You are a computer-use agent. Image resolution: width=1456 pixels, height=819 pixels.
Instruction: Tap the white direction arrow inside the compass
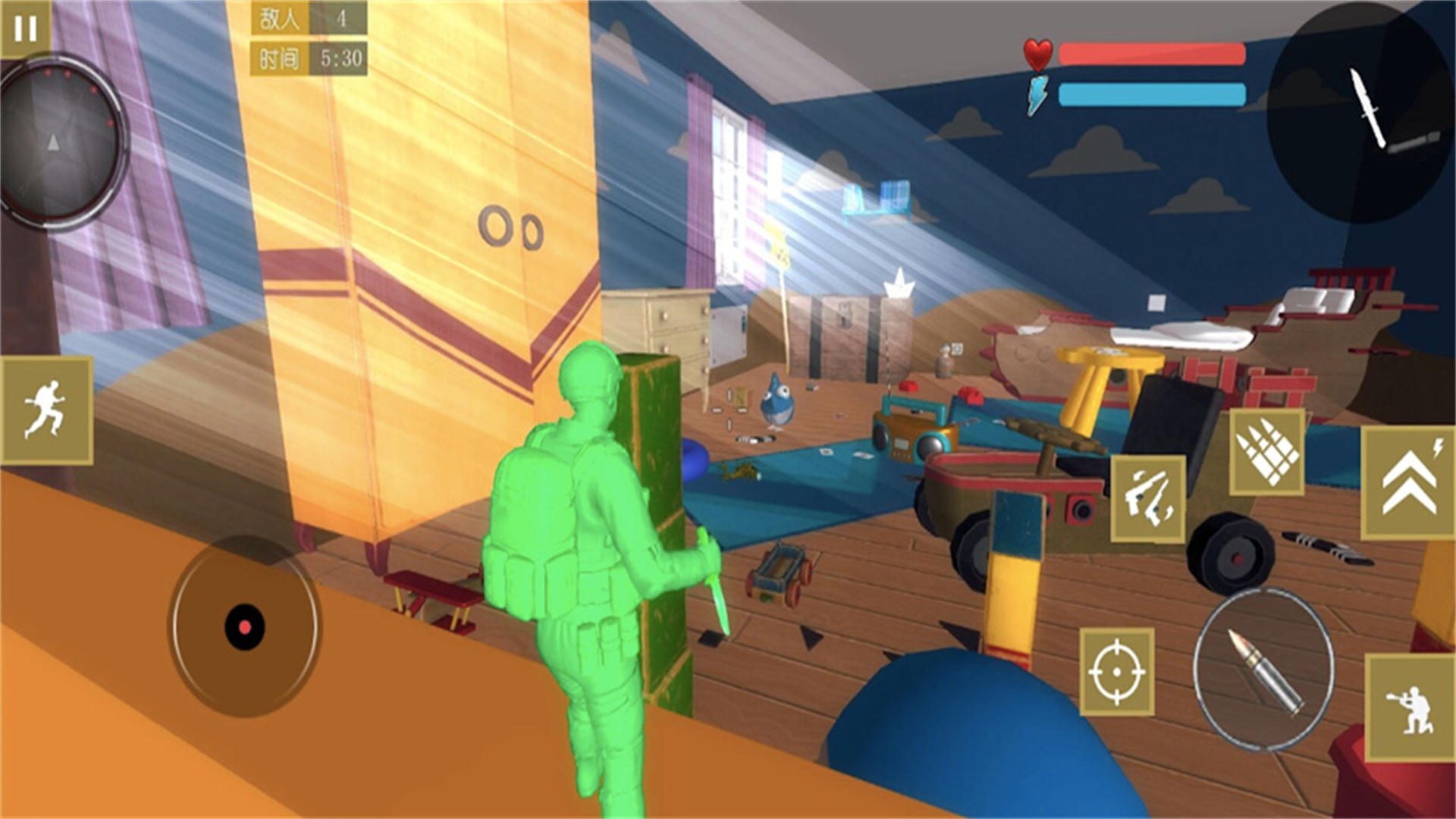tap(53, 140)
